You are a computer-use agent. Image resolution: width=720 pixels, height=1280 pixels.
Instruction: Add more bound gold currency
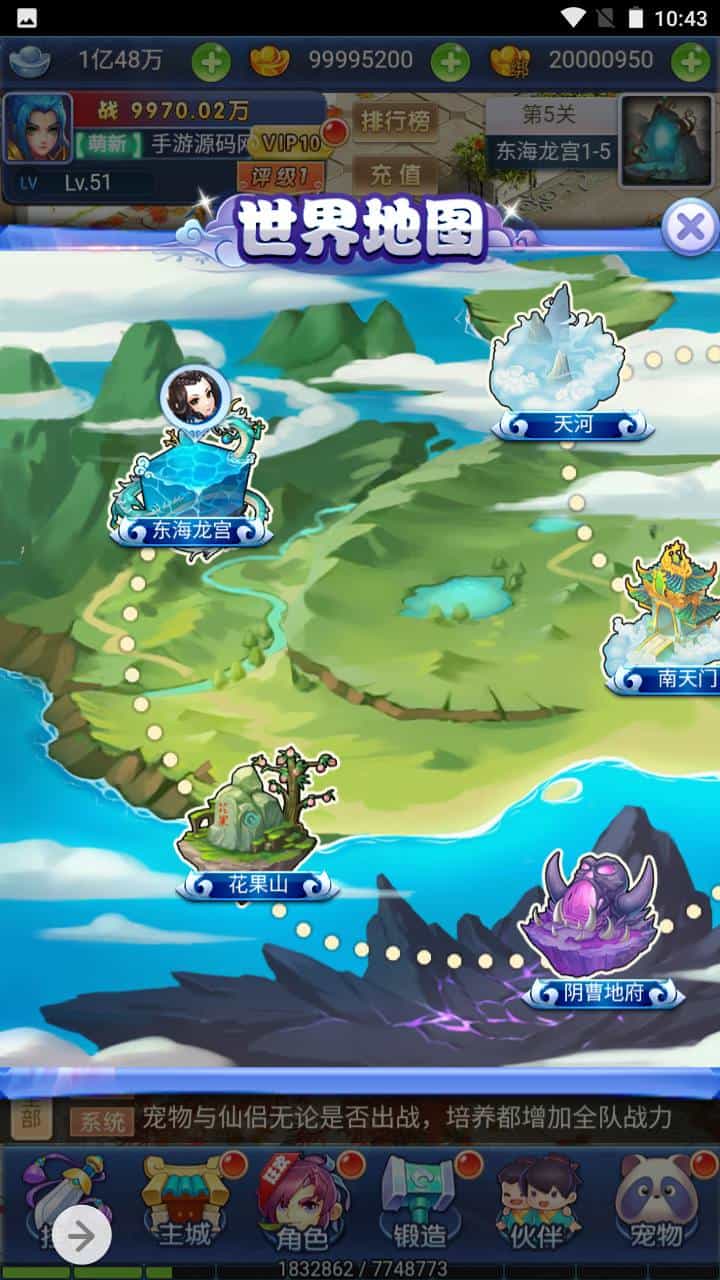pos(691,62)
